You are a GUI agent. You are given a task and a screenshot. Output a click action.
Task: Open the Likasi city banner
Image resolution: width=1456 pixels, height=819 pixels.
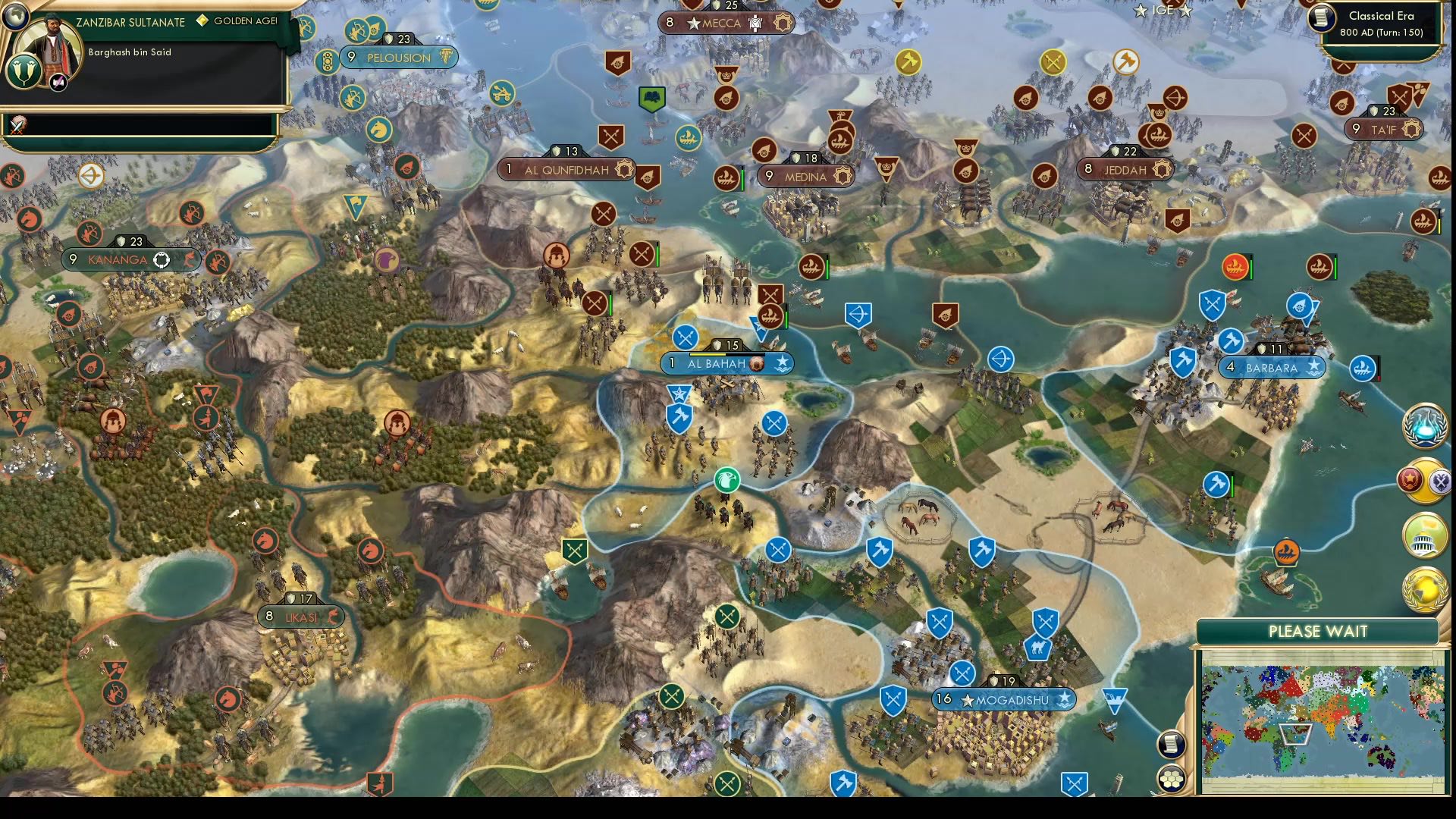click(x=301, y=617)
